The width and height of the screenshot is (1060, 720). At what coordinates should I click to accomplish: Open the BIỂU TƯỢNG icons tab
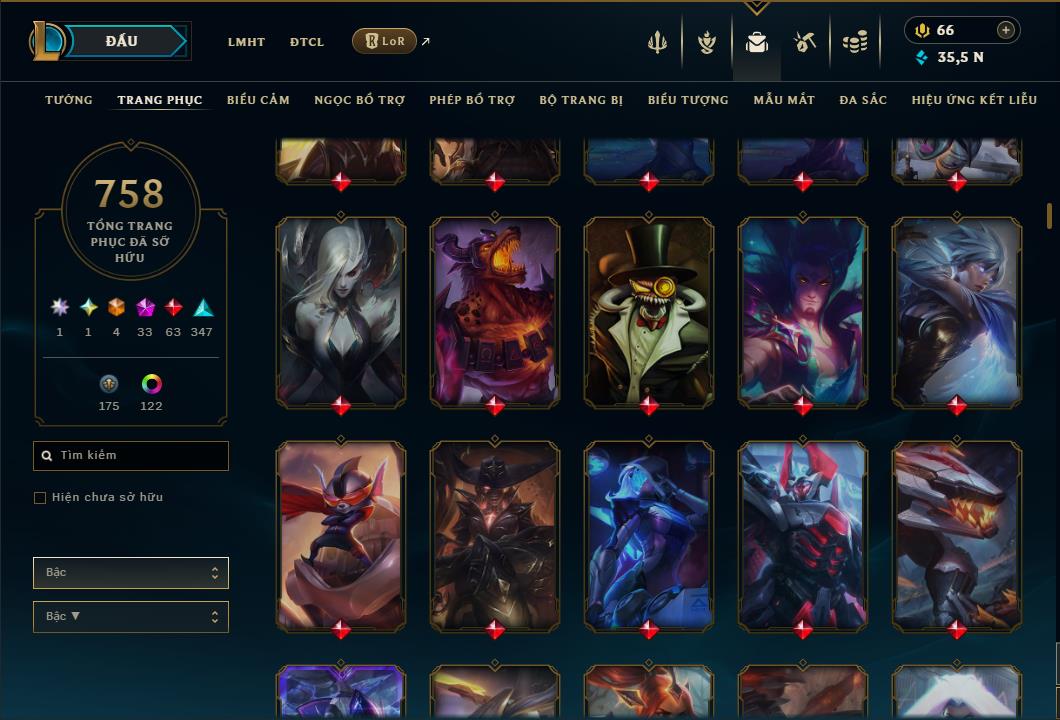[688, 100]
